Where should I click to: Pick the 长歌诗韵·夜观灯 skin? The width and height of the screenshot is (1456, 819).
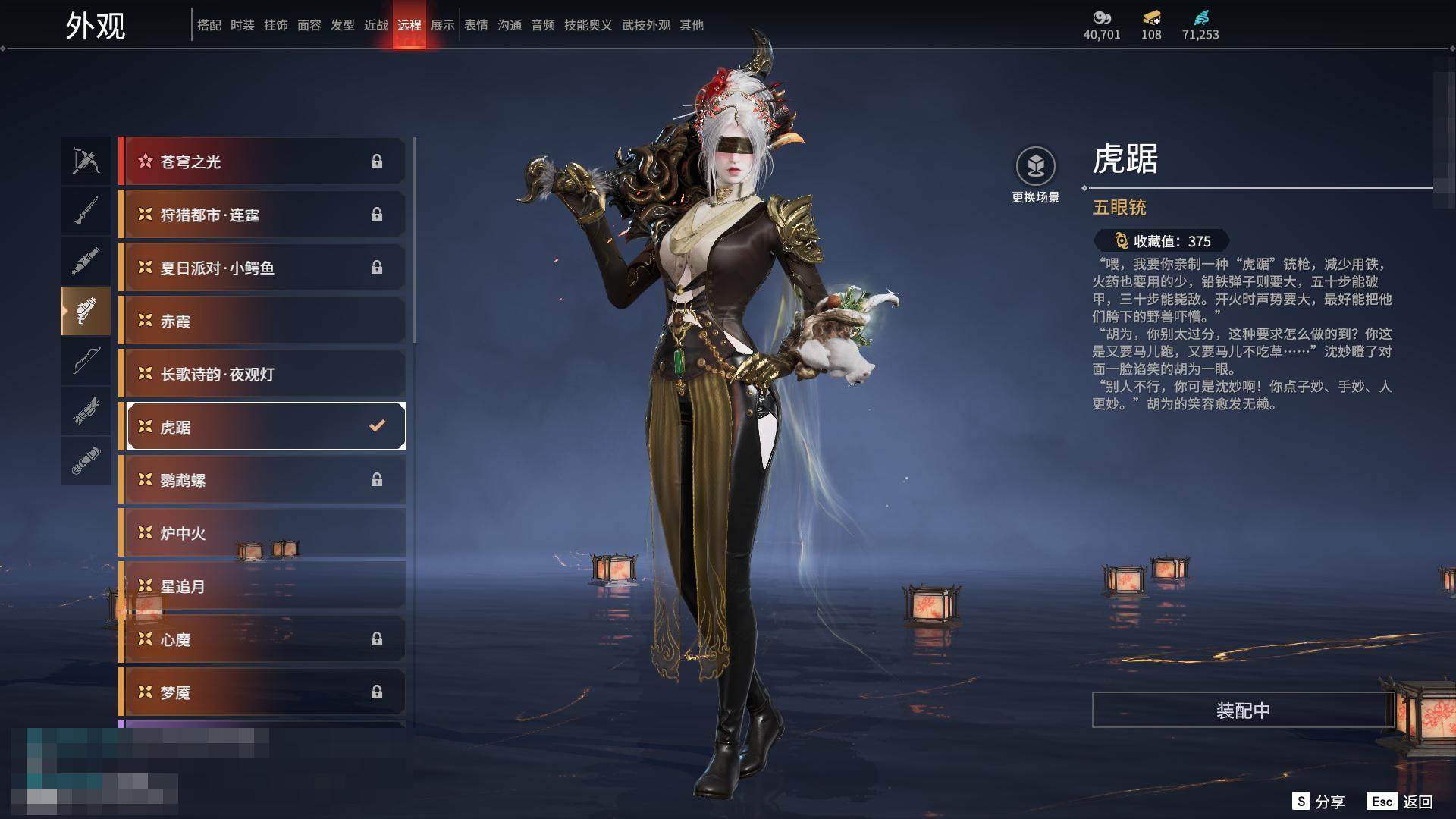262,374
